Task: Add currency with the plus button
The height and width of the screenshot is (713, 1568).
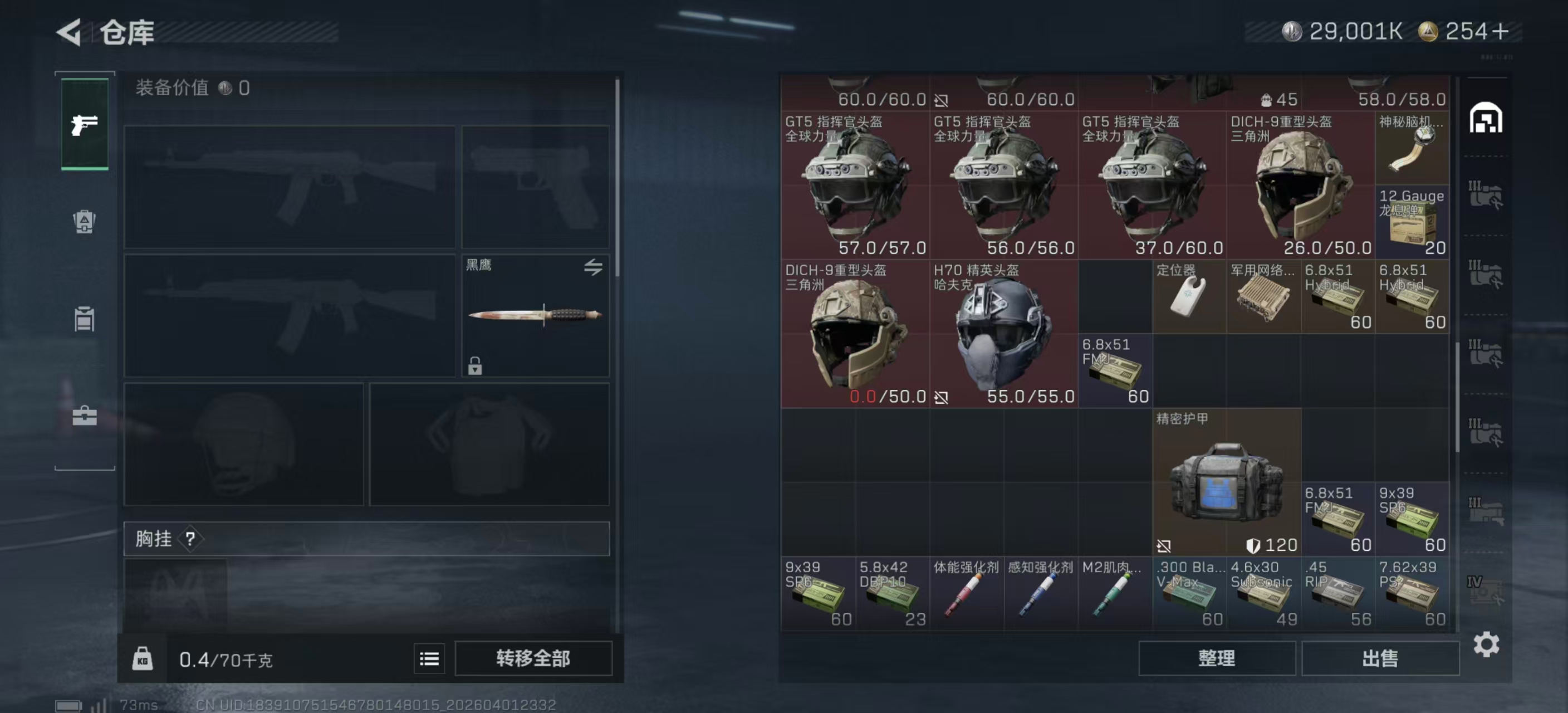Action: [1501, 32]
